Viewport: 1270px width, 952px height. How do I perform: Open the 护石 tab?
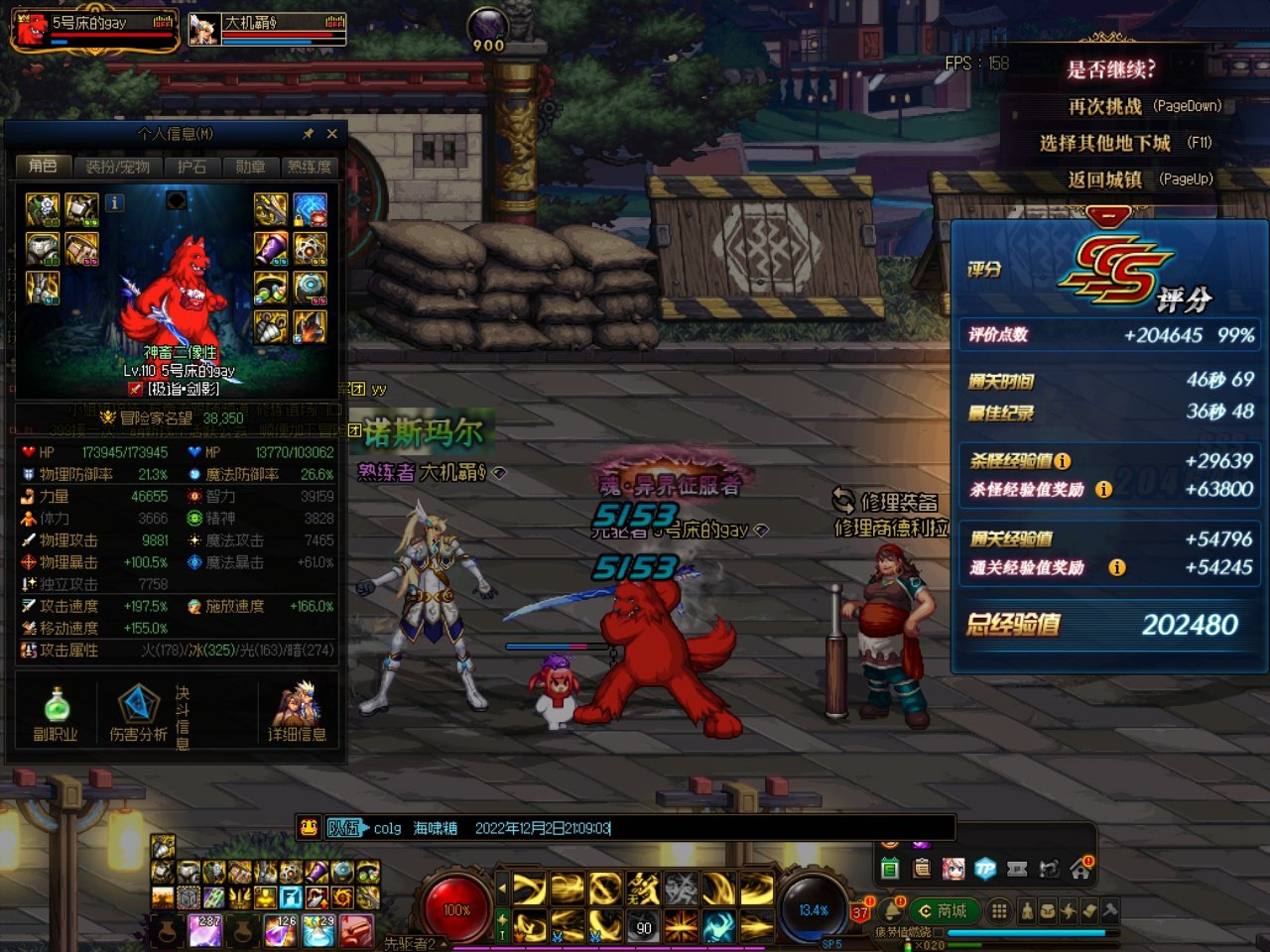coord(191,167)
